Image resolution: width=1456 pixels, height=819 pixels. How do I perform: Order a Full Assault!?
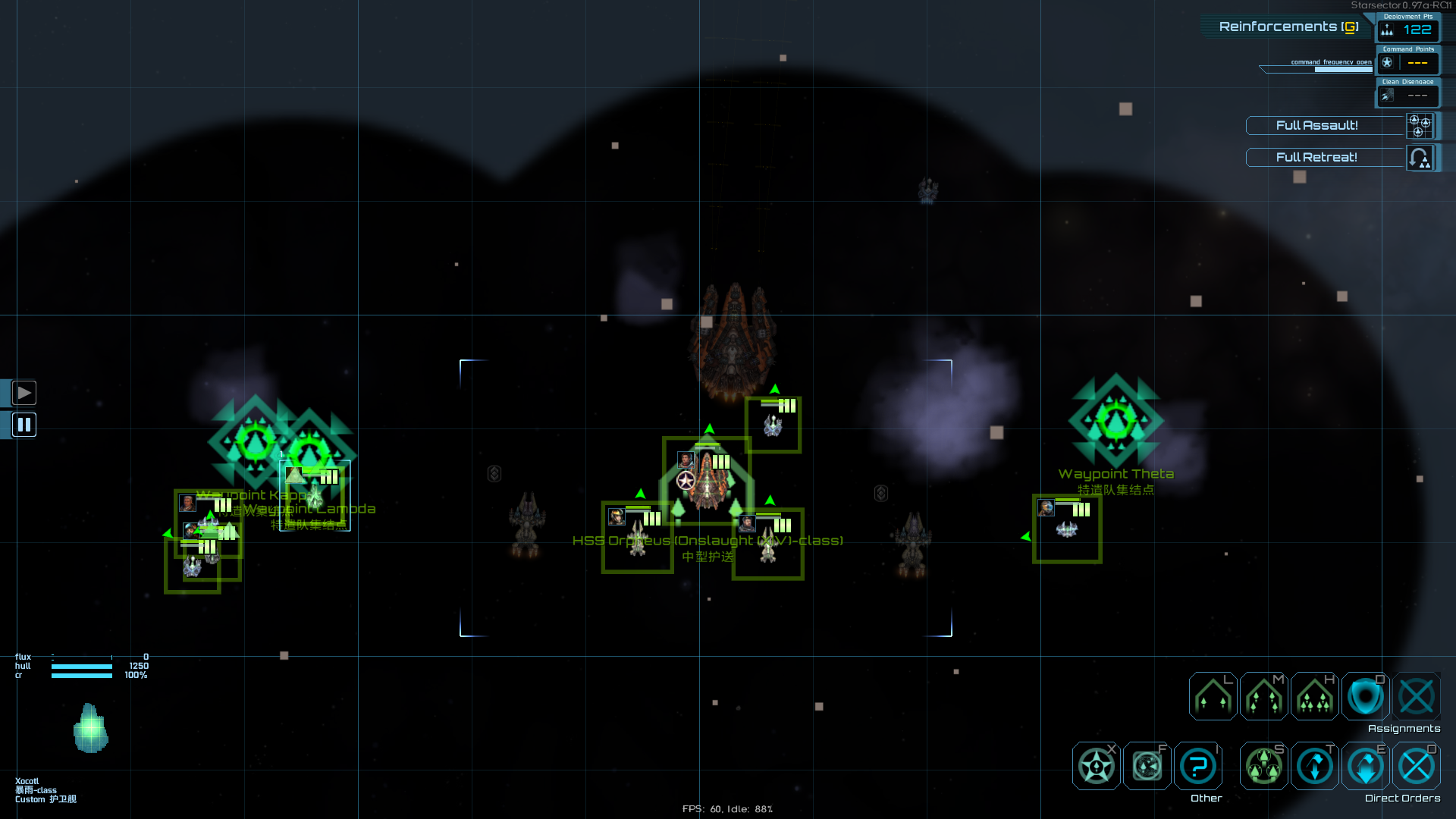1317,126
